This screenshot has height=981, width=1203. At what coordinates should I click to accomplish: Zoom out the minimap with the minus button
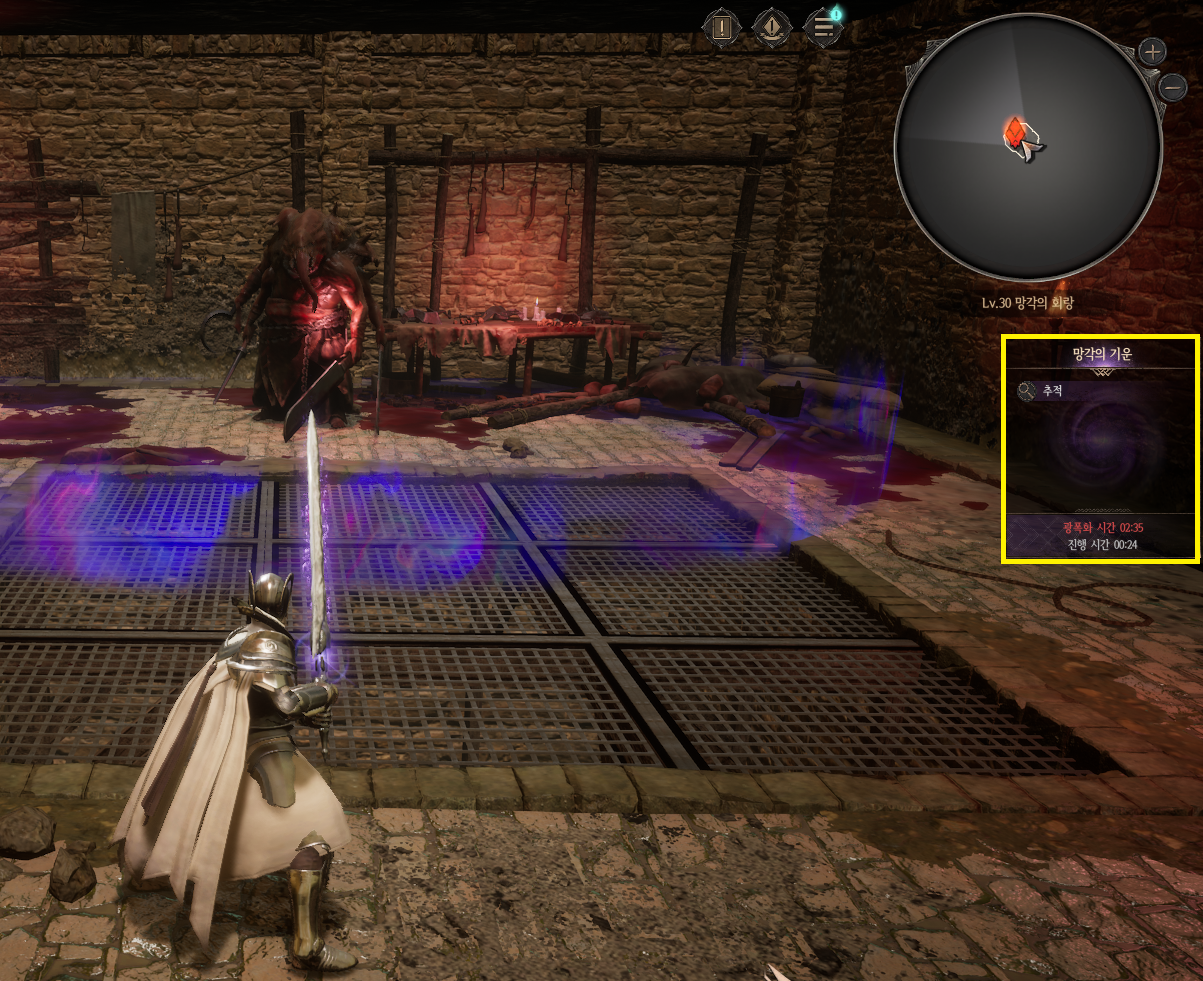[1173, 87]
